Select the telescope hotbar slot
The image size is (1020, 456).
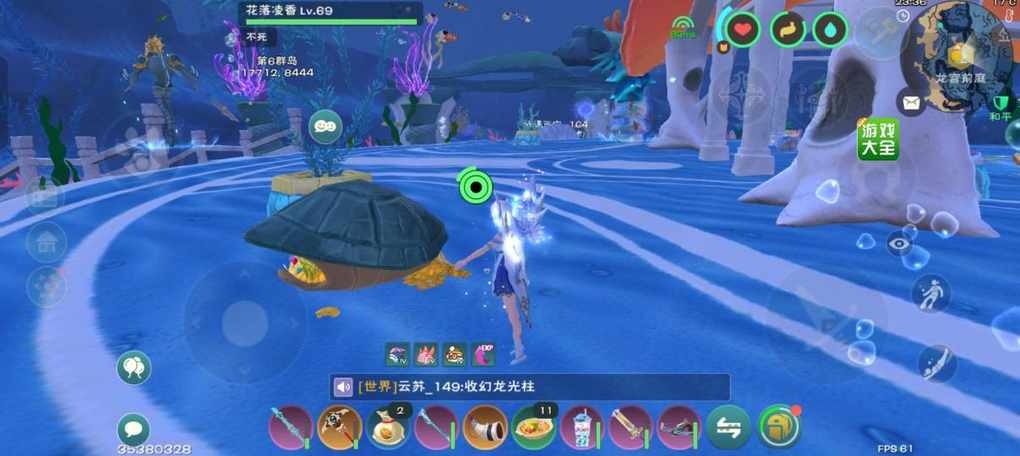click(x=485, y=428)
